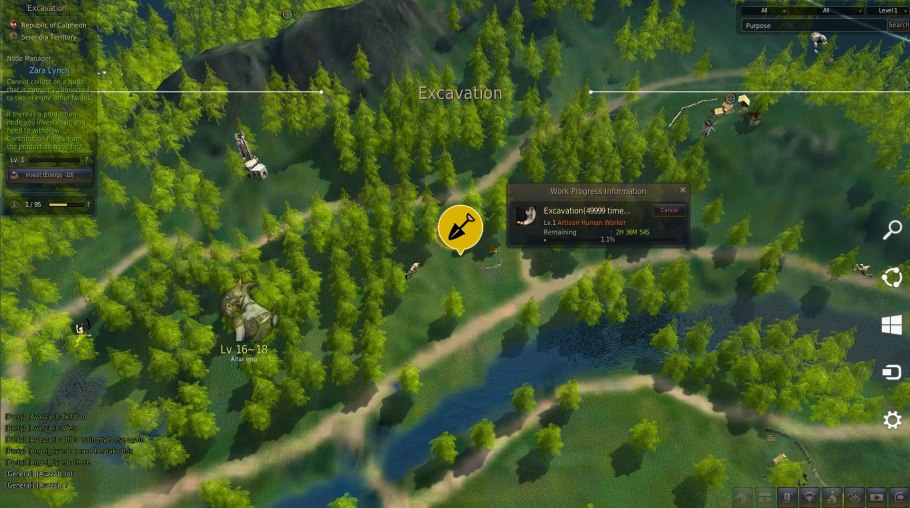Click the play arrow button in bottom toolbar

pos(877,496)
